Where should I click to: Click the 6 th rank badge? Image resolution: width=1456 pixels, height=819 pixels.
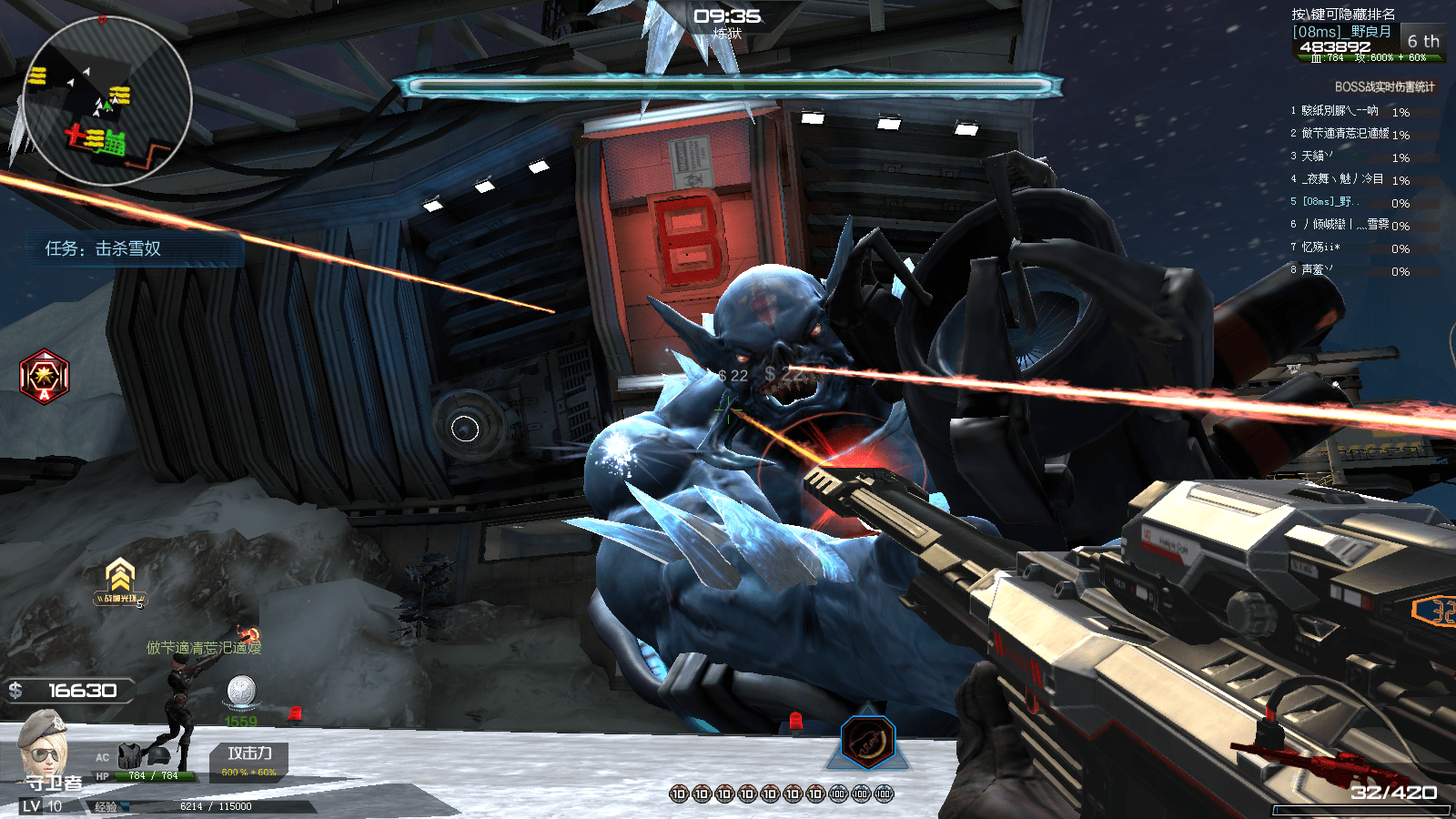[1422, 41]
